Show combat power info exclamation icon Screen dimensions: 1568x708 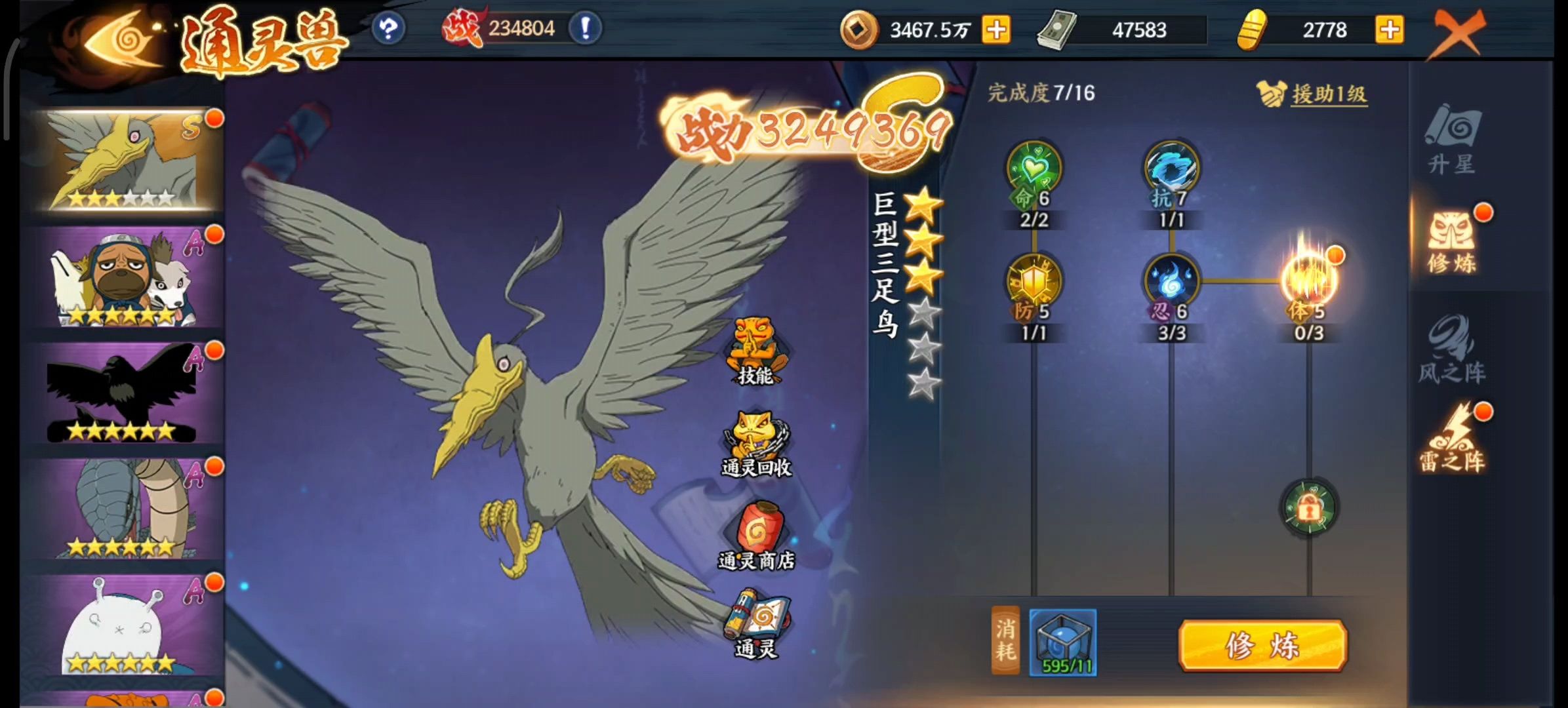point(585,29)
